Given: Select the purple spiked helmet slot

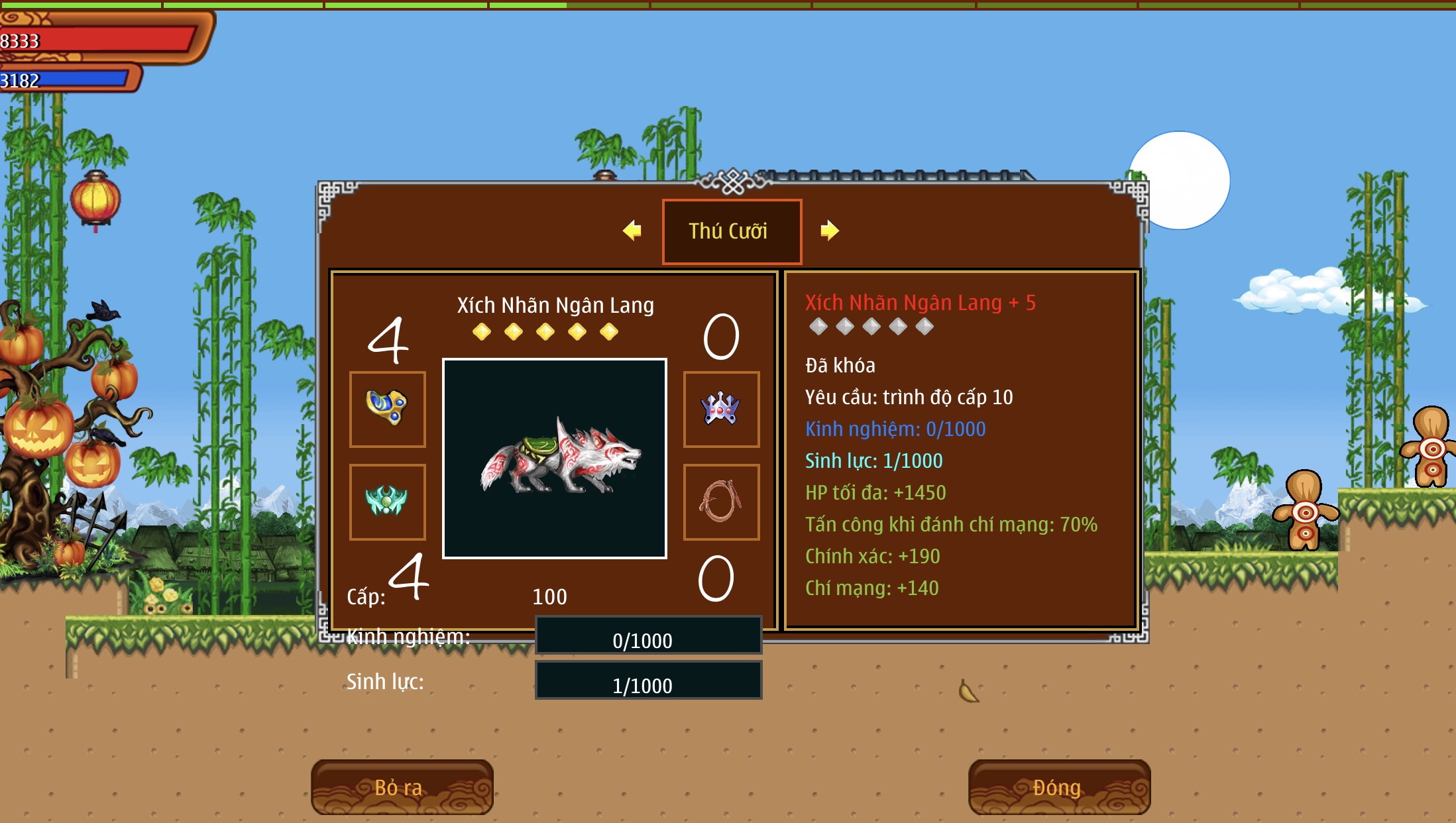Looking at the screenshot, I should (721, 409).
